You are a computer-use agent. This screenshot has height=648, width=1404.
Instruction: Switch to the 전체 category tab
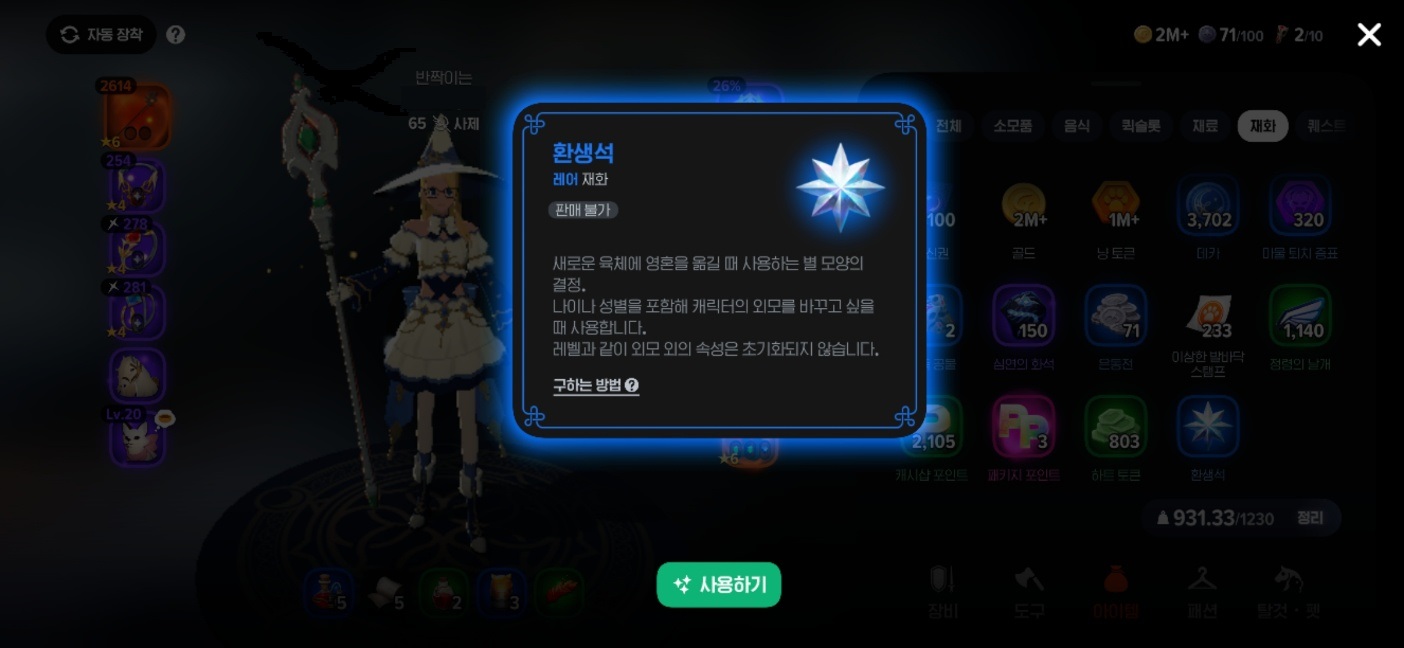(x=948, y=126)
